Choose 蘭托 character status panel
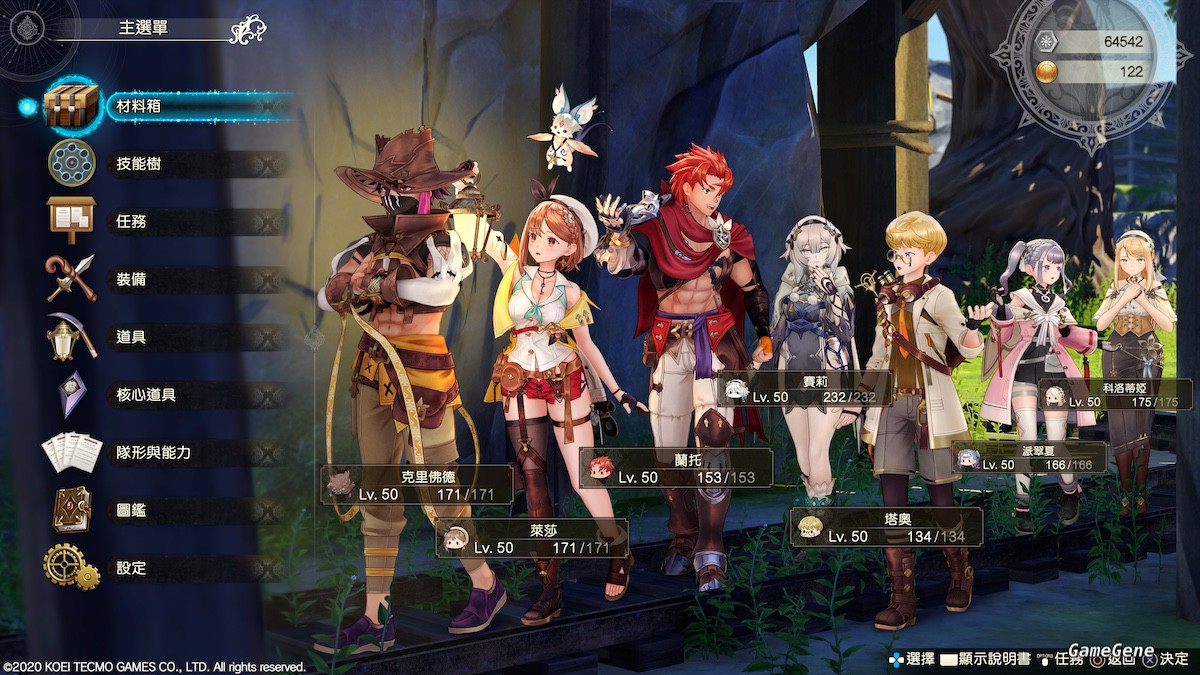The height and width of the screenshot is (675, 1200). 675,468
